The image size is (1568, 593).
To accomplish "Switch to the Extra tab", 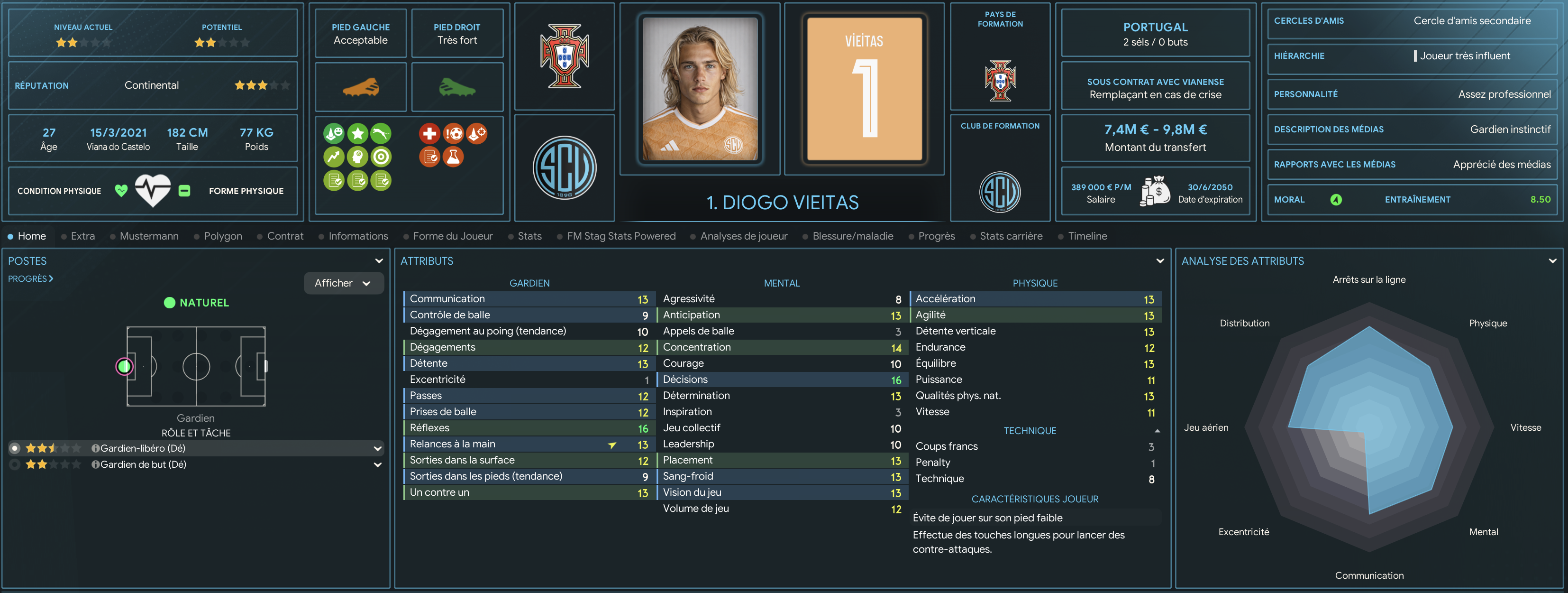I will pos(82,236).
